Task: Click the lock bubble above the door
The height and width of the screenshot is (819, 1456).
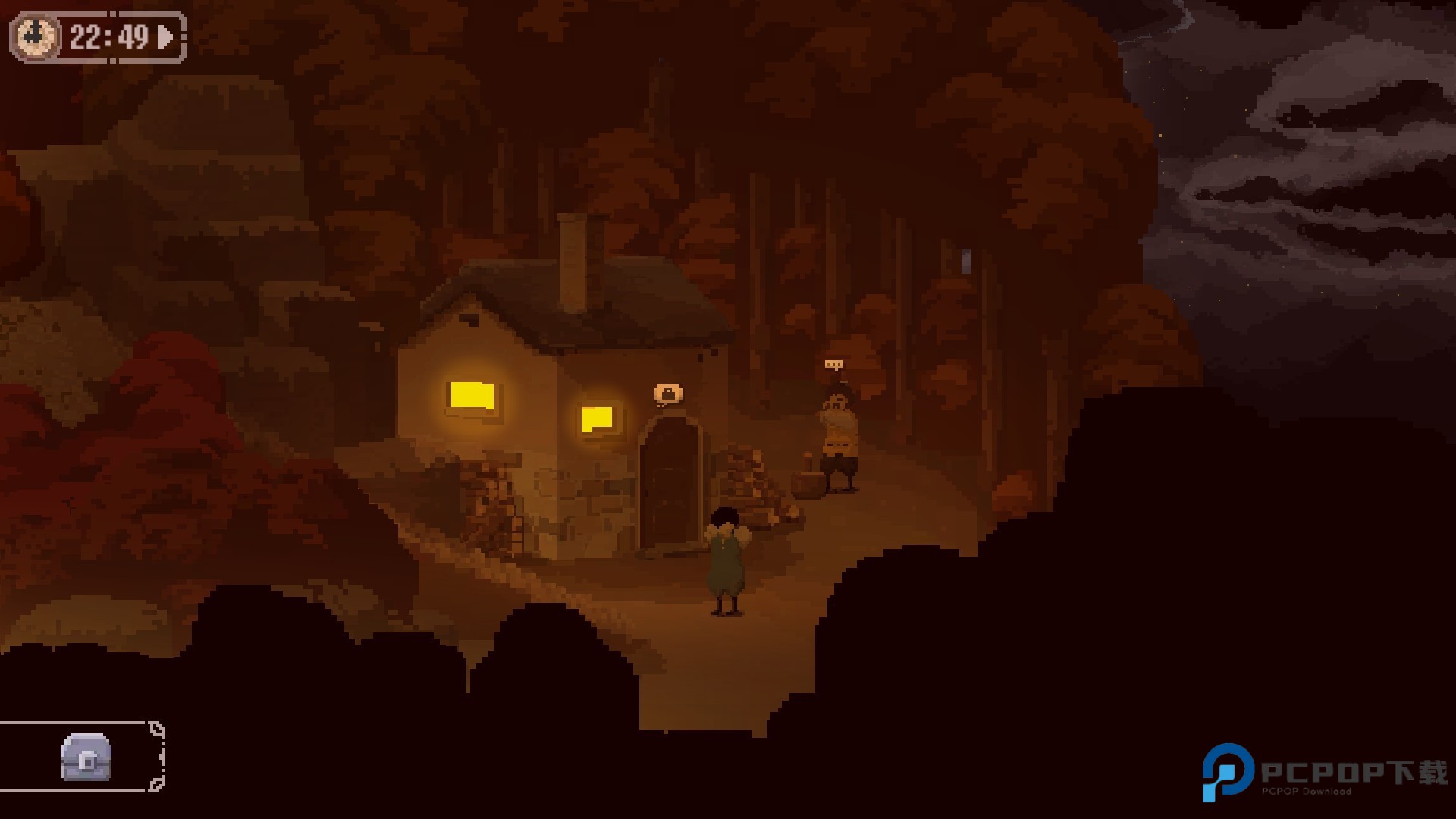Action: pyautogui.click(x=668, y=394)
